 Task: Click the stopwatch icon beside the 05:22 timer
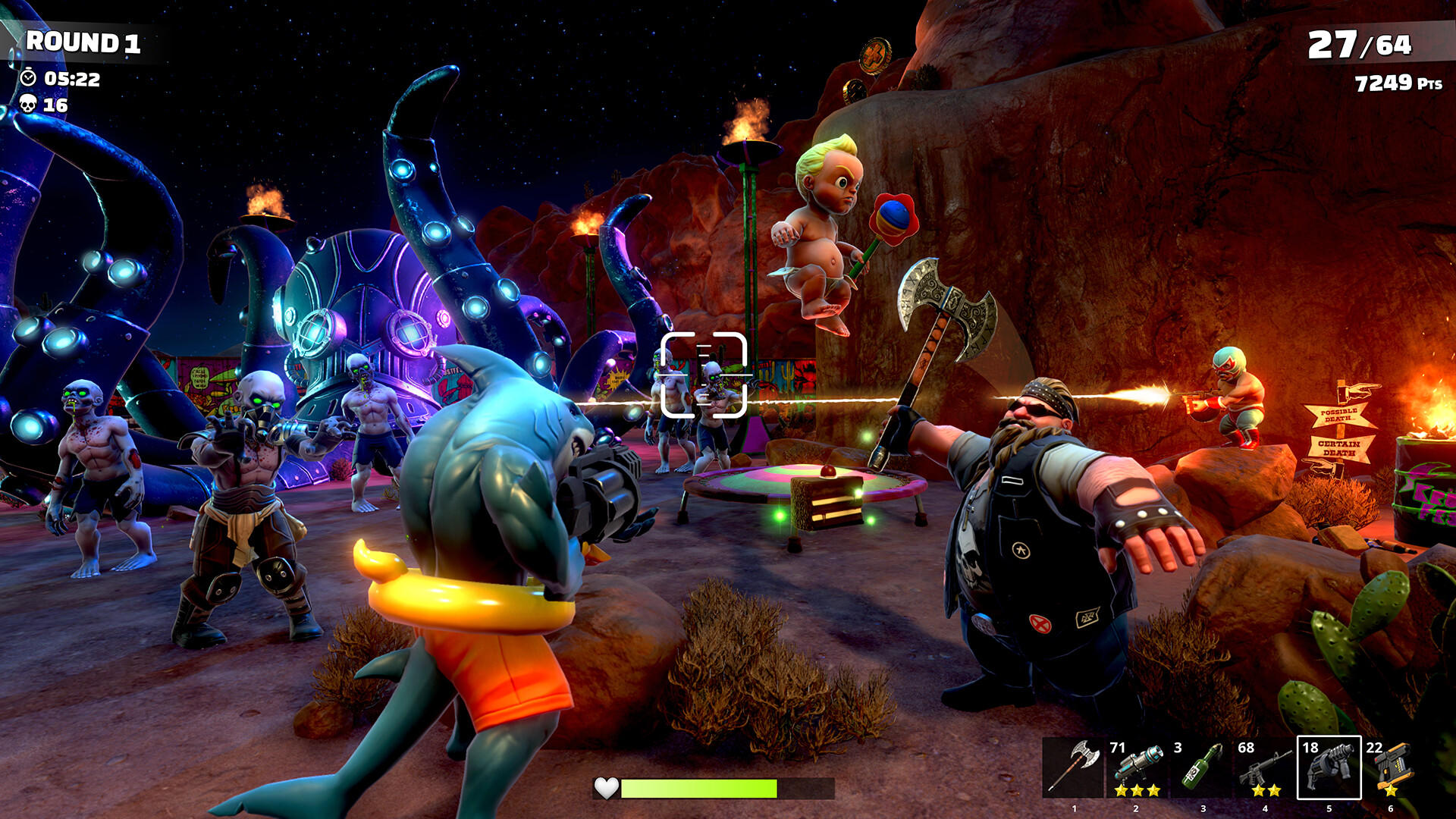27,77
